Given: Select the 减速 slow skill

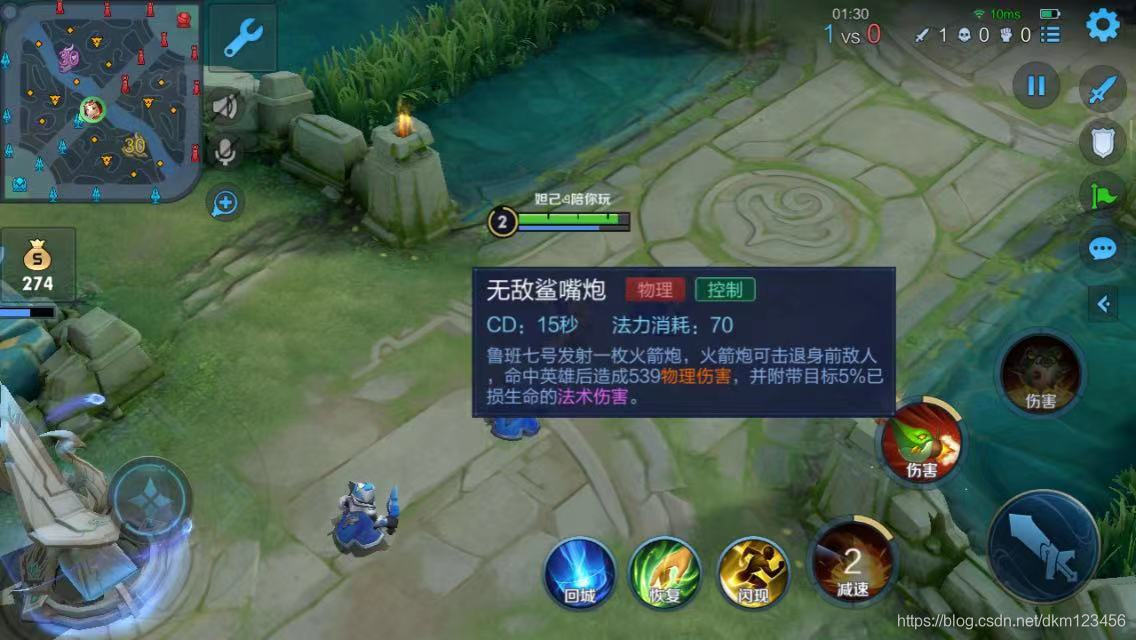Looking at the screenshot, I should click(x=852, y=565).
